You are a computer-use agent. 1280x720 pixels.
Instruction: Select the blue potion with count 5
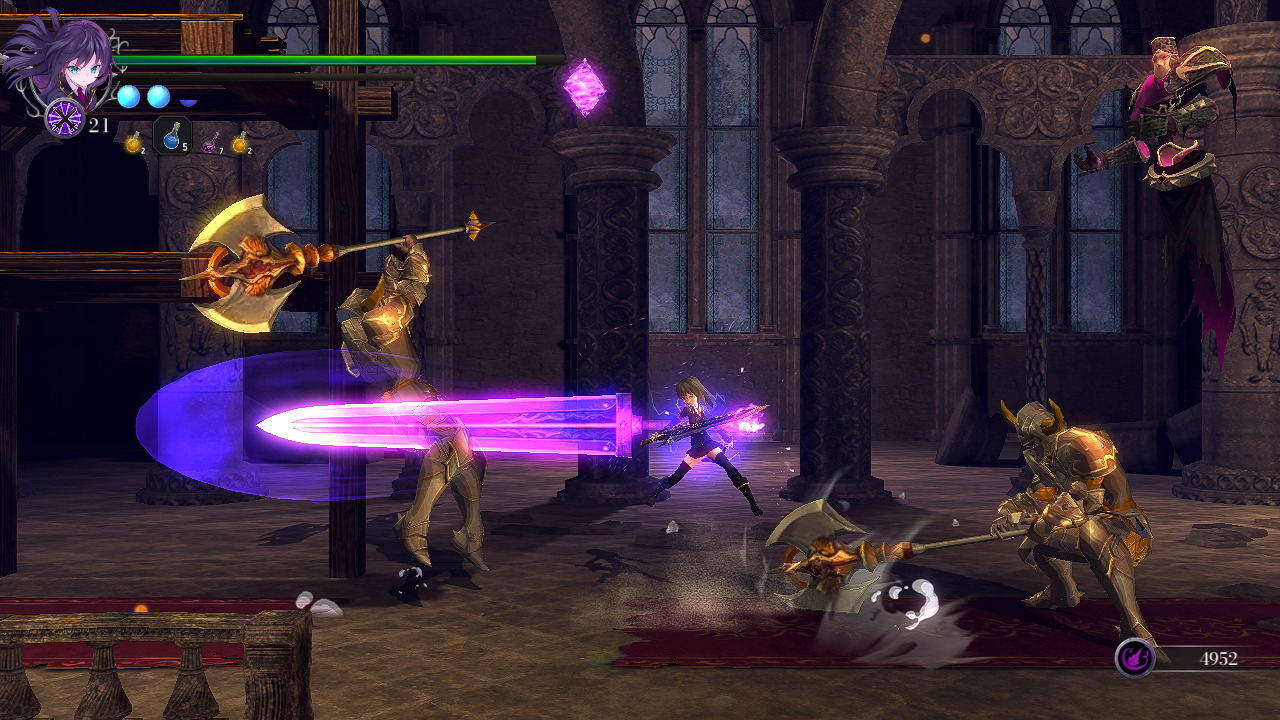pos(172,140)
